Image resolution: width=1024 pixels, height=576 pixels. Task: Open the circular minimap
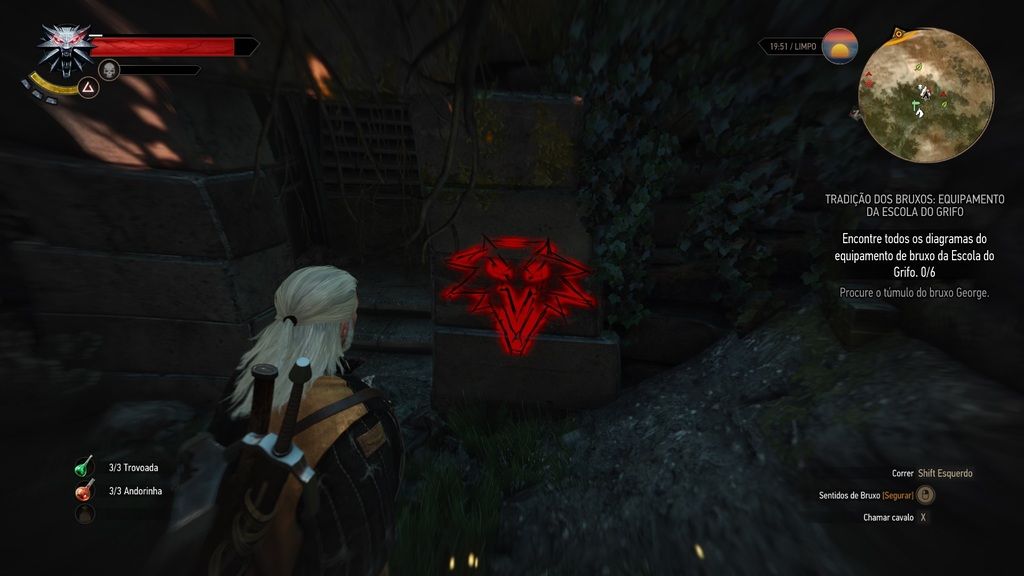click(x=925, y=95)
